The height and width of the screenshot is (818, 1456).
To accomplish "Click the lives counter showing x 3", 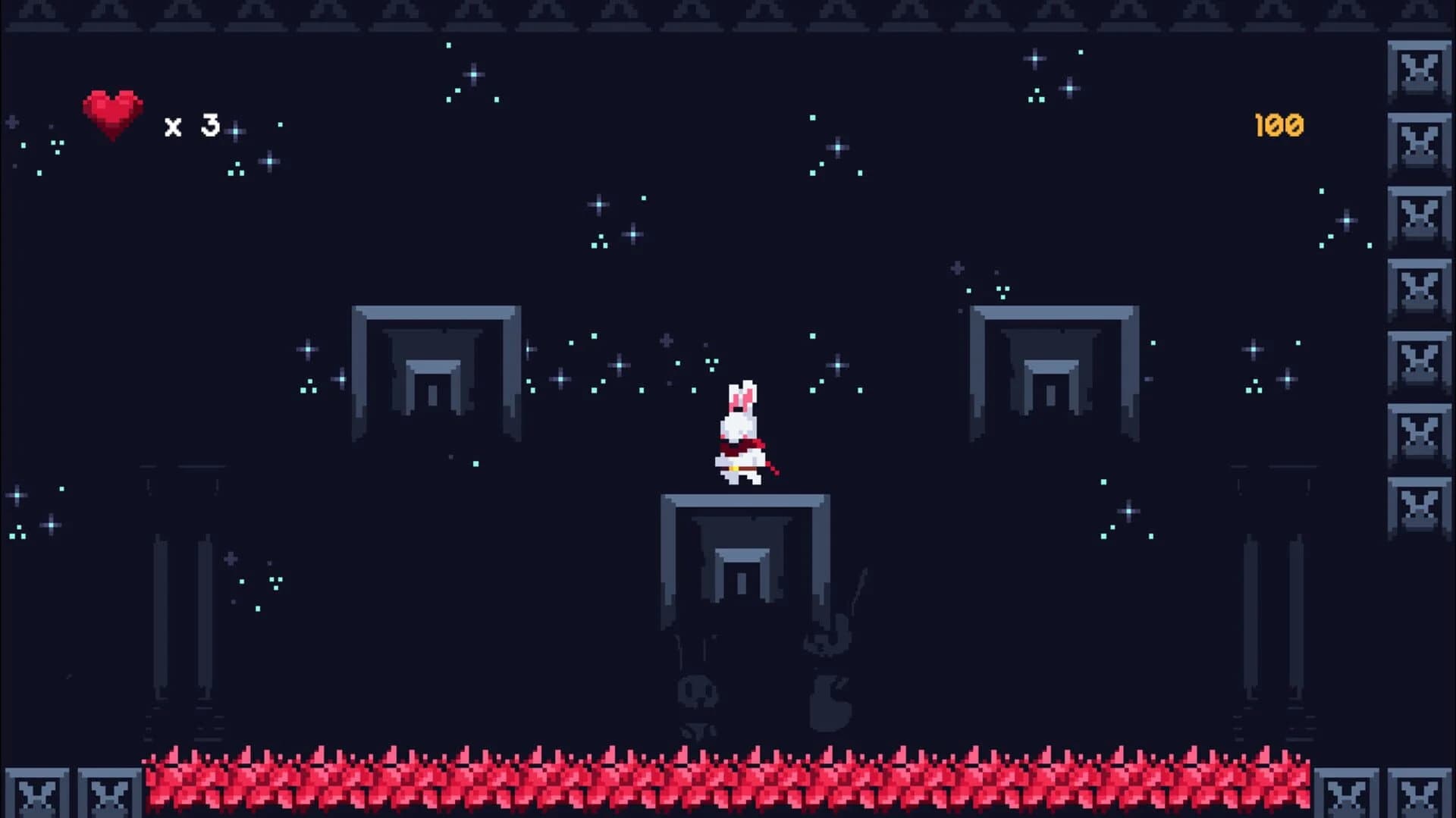I will click(190, 124).
